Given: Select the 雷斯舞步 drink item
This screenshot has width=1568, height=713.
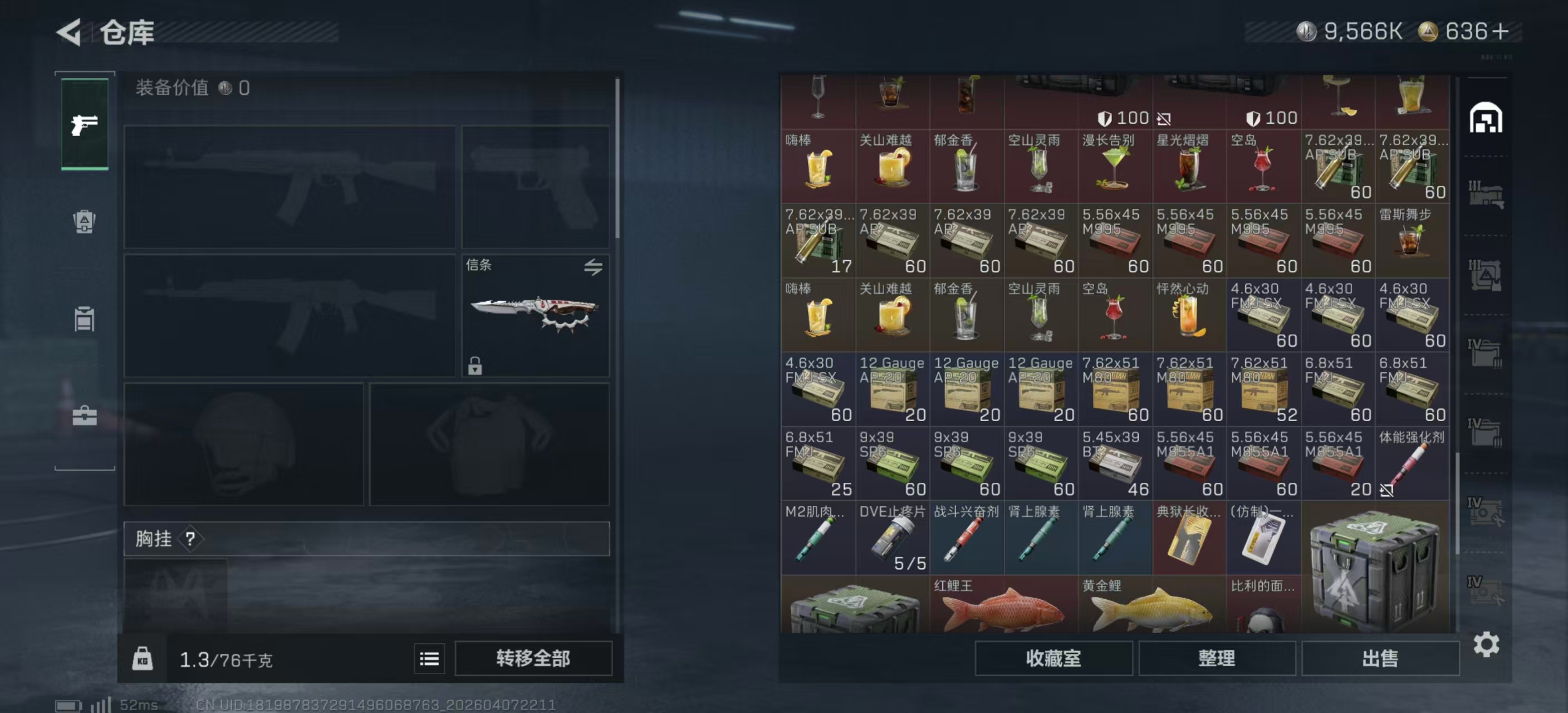Looking at the screenshot, I should point(1412,240).
